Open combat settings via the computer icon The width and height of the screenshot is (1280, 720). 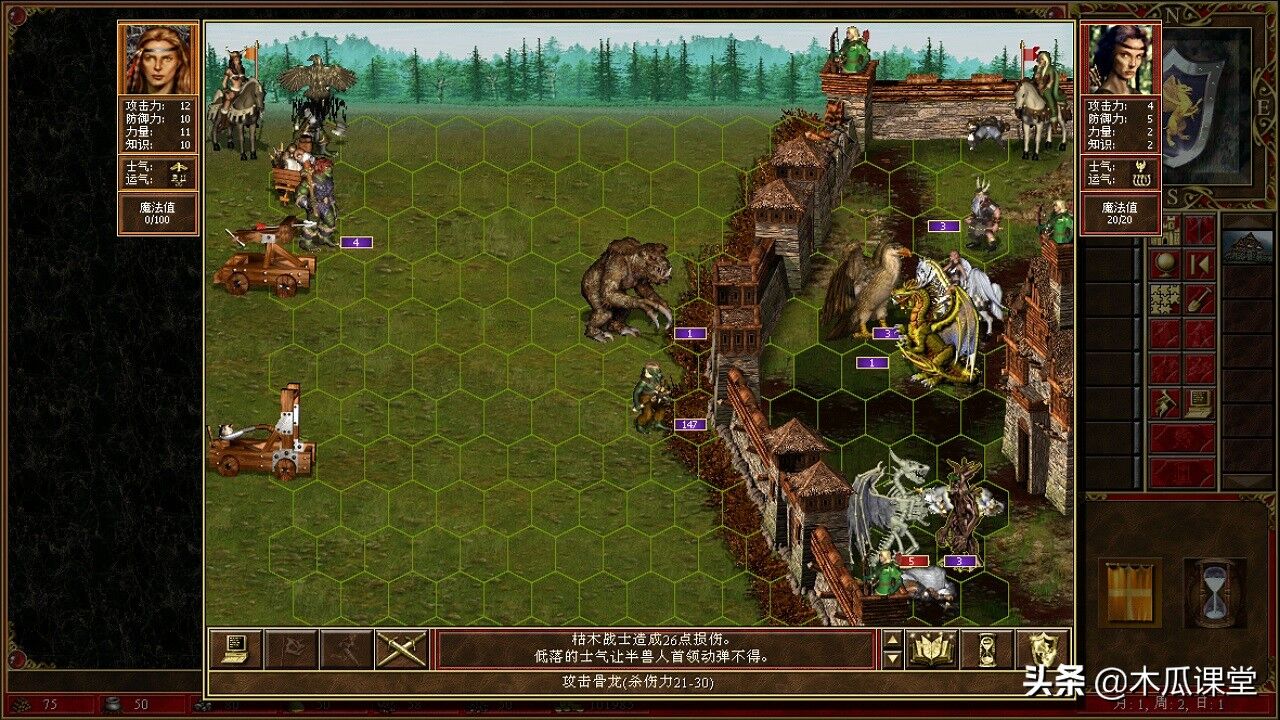tap(234, 650)
